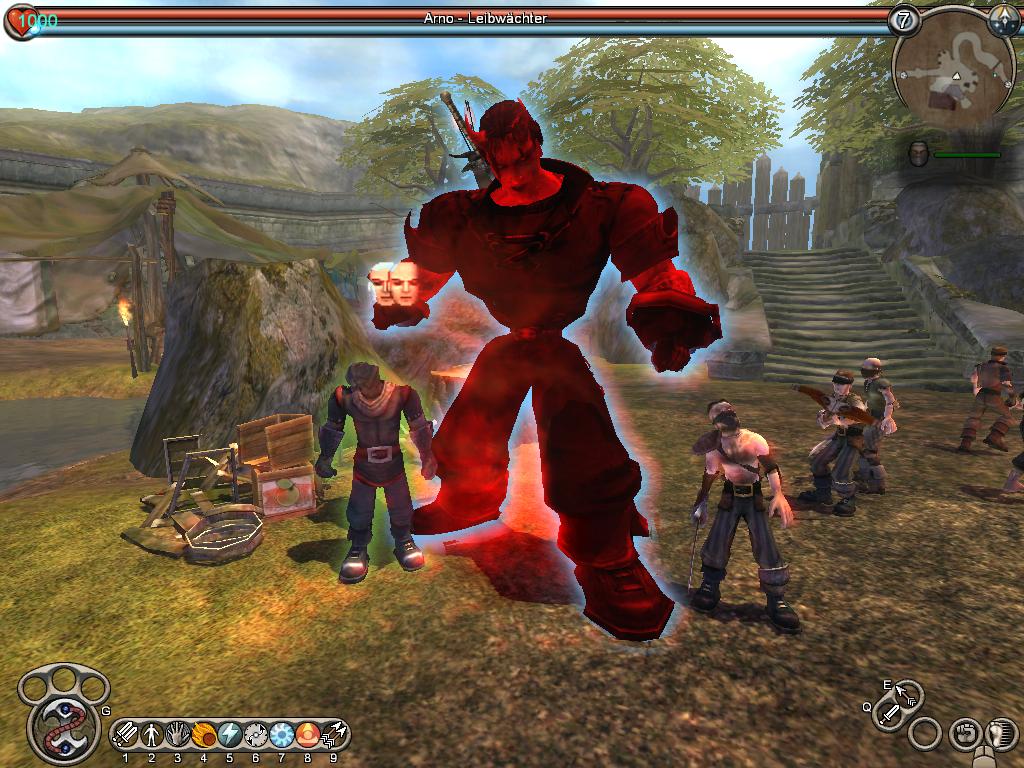Screen dimensions: 1024x768
Task: Activate the open hand spell in slot 3
Action: coord(178,735)
